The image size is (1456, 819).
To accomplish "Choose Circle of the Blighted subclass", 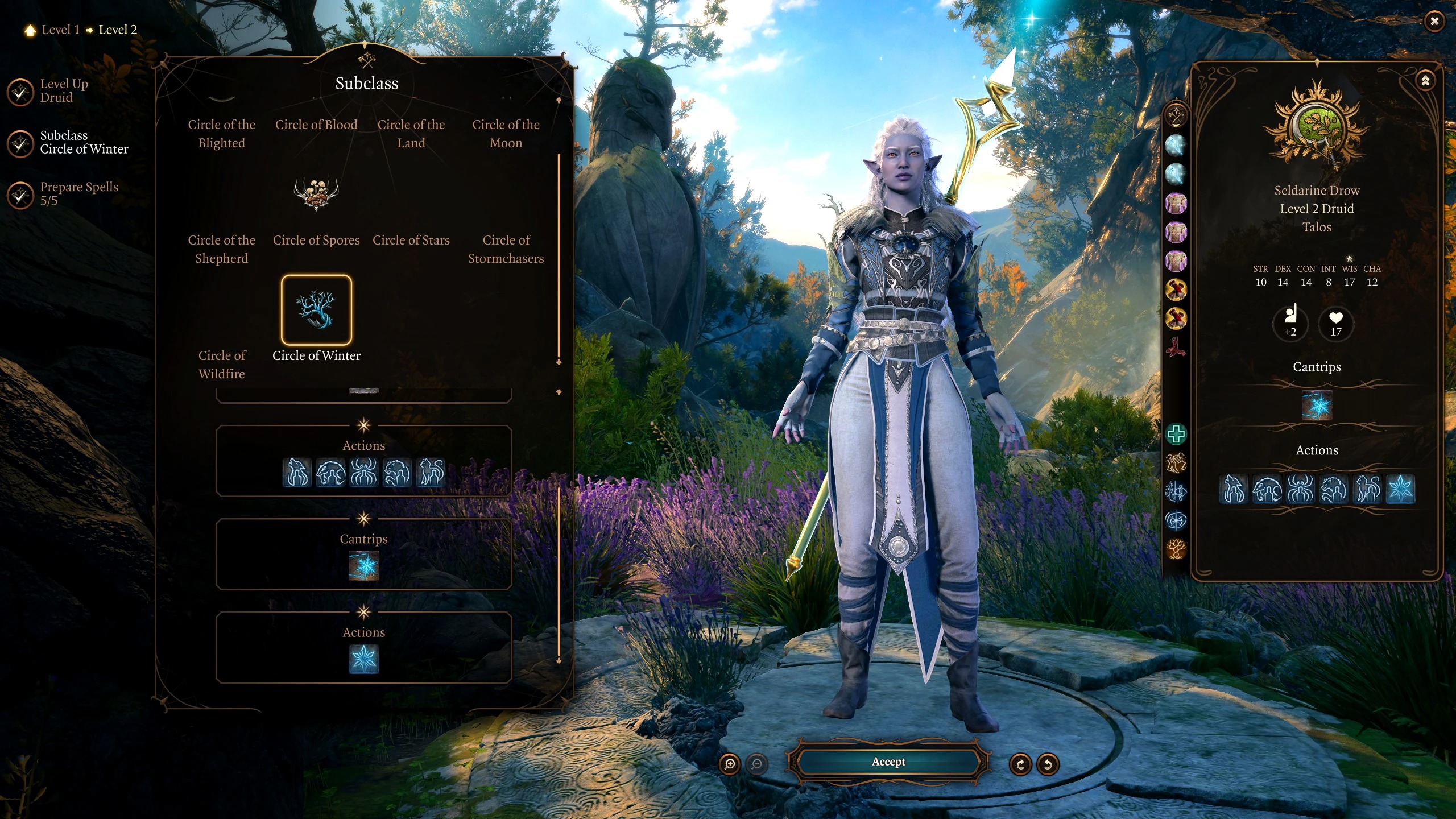I will click(221, 134).
